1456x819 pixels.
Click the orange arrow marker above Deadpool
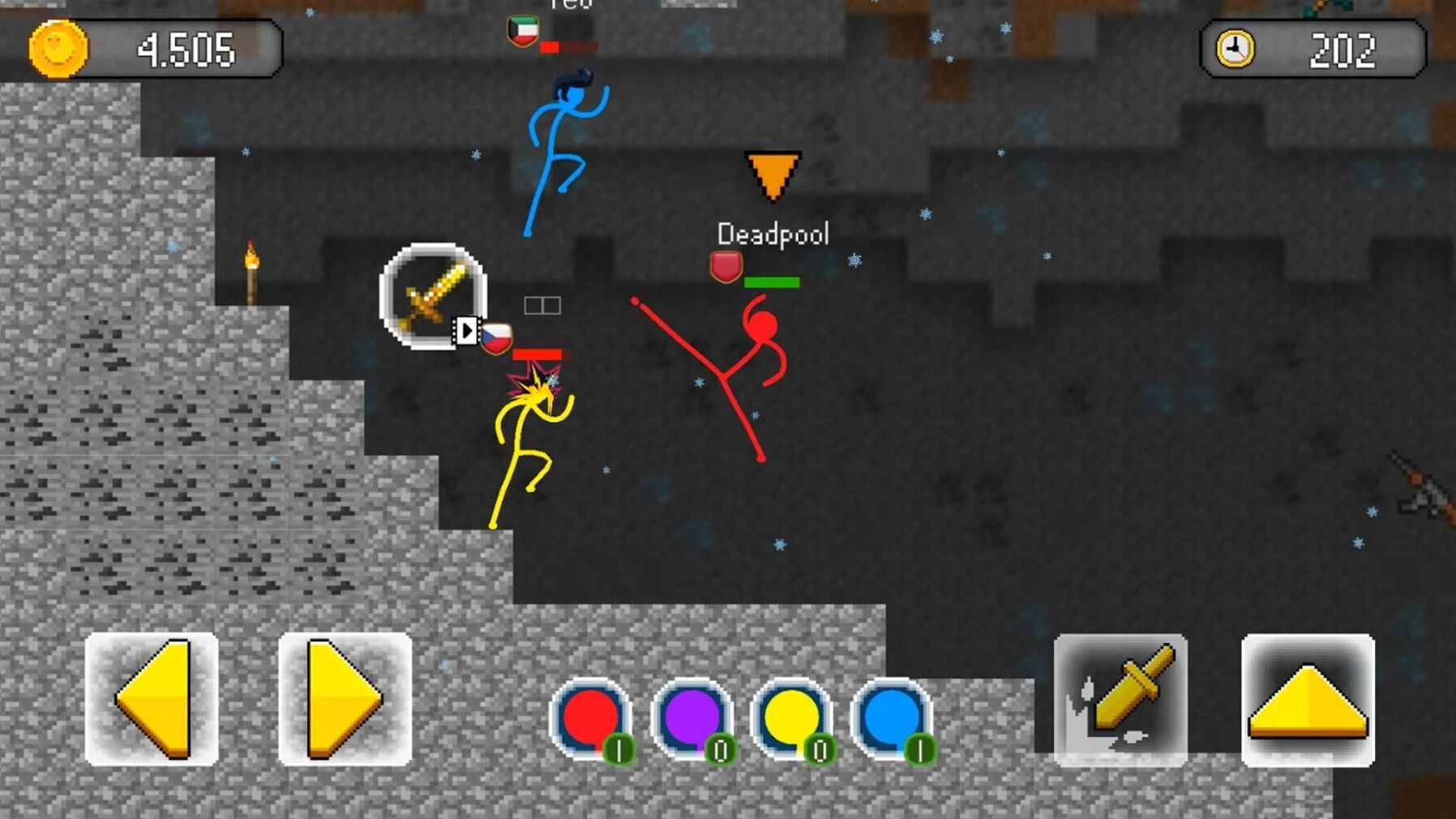[x=772, y=174]
